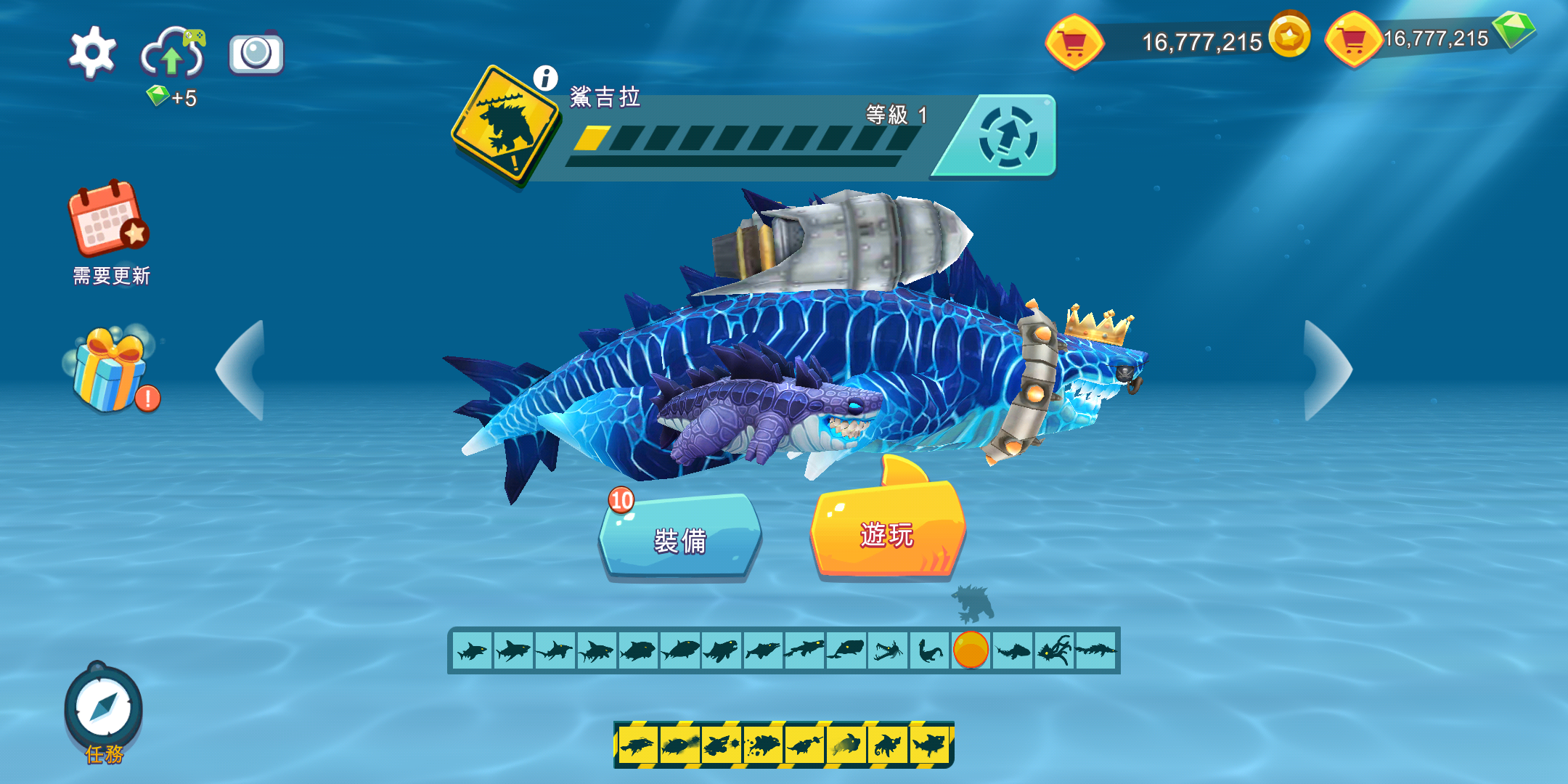Open the gem shop cart
Screen dimensions: 1568x784
(1353, 41)
